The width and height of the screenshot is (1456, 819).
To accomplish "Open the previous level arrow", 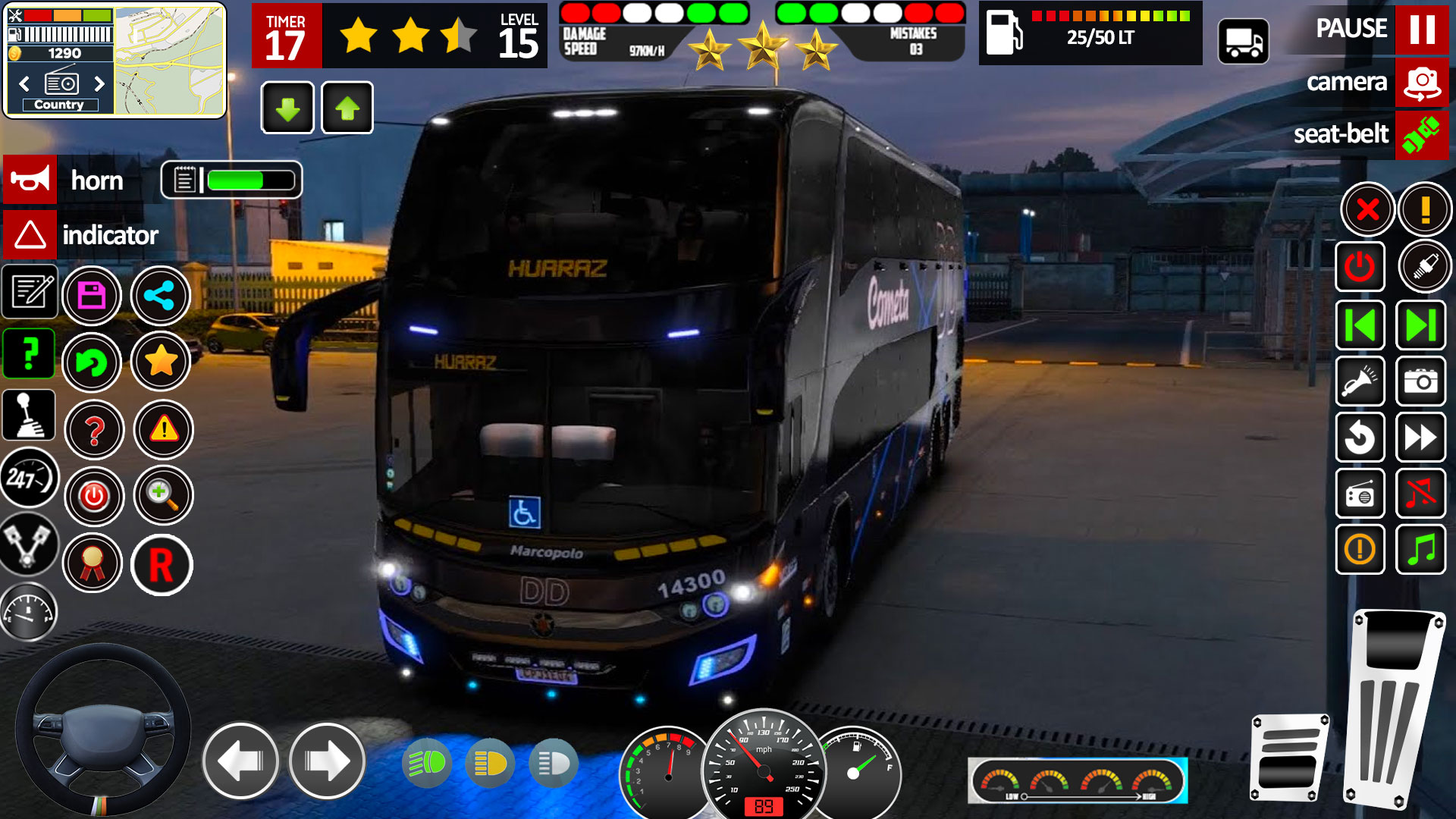I will coord(1360,325).
